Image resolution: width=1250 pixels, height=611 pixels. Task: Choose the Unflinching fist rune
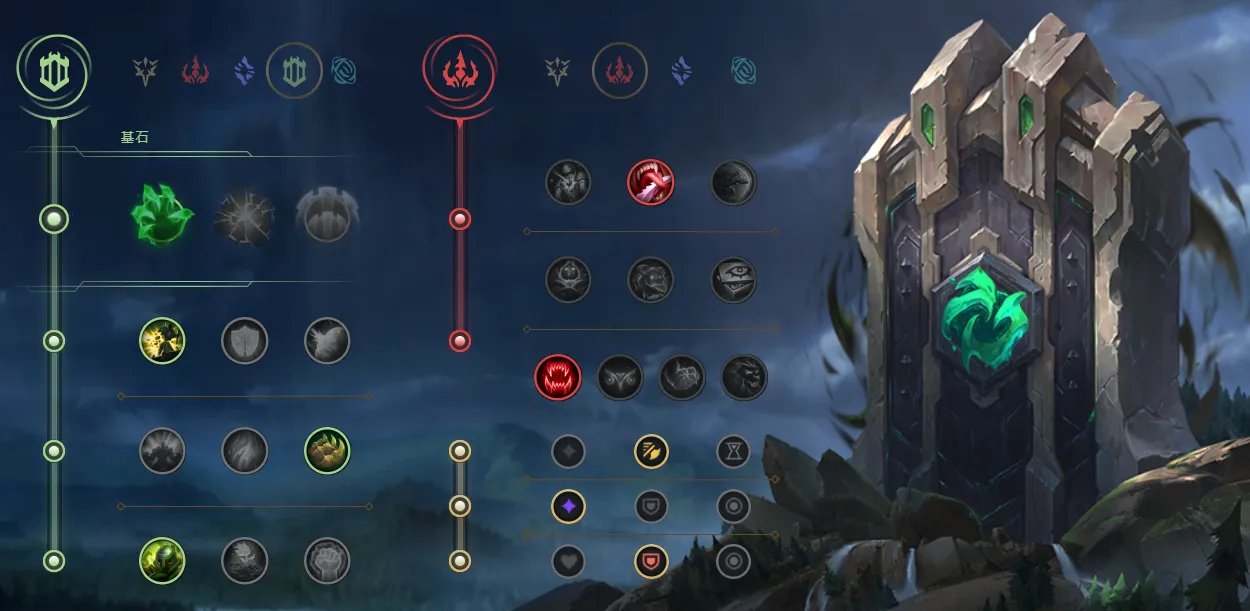327,560
